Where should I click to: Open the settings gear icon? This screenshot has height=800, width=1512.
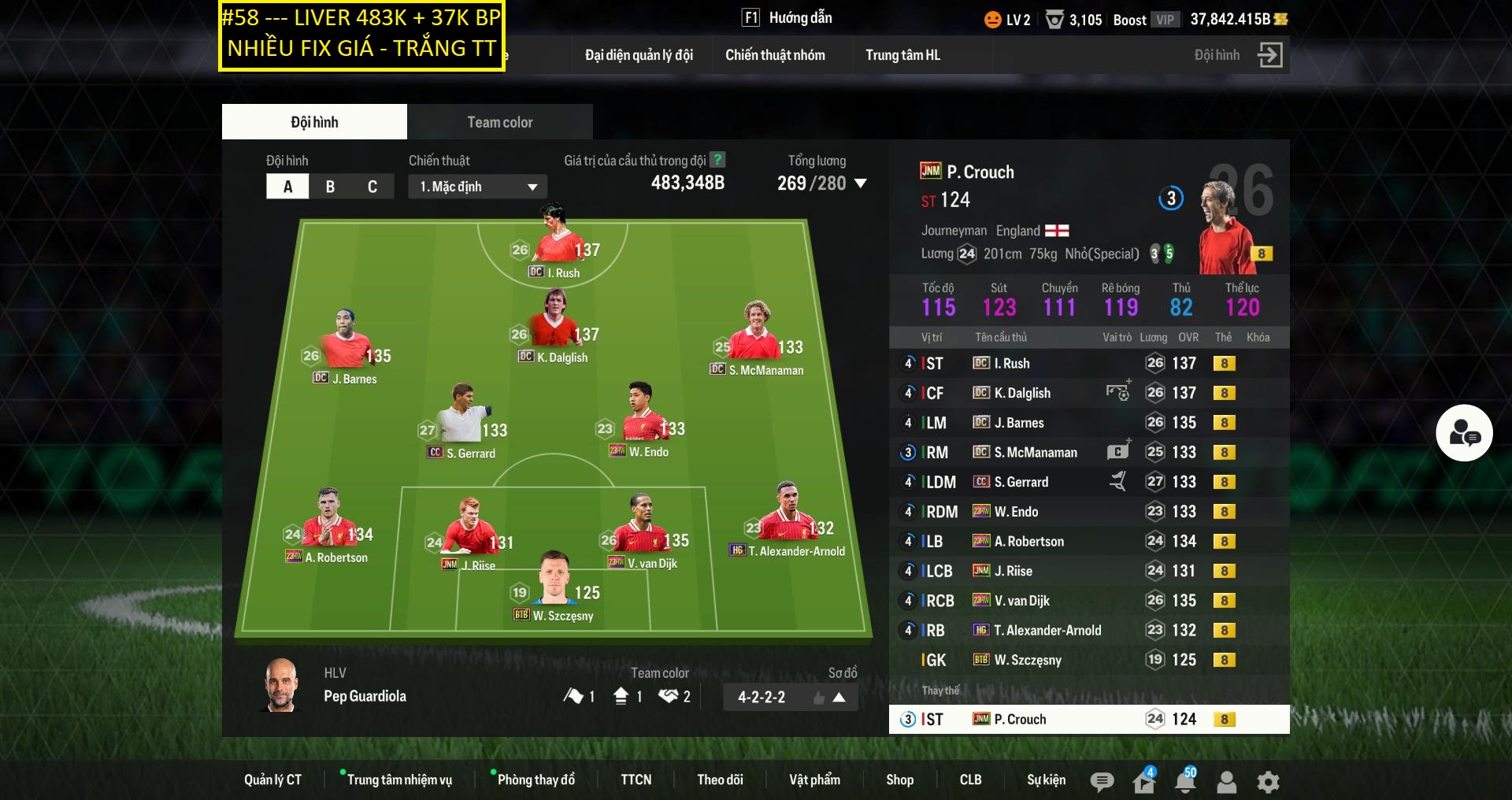coord(1267,782)
